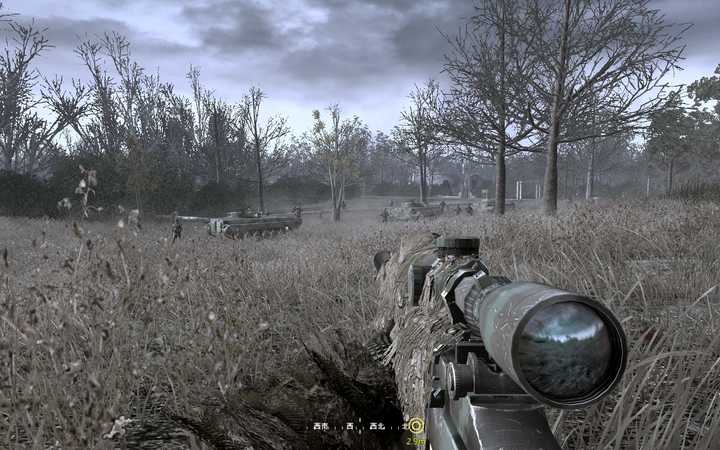Click the compass direction strip
The image size is (720, 450).
click(358, 426)
